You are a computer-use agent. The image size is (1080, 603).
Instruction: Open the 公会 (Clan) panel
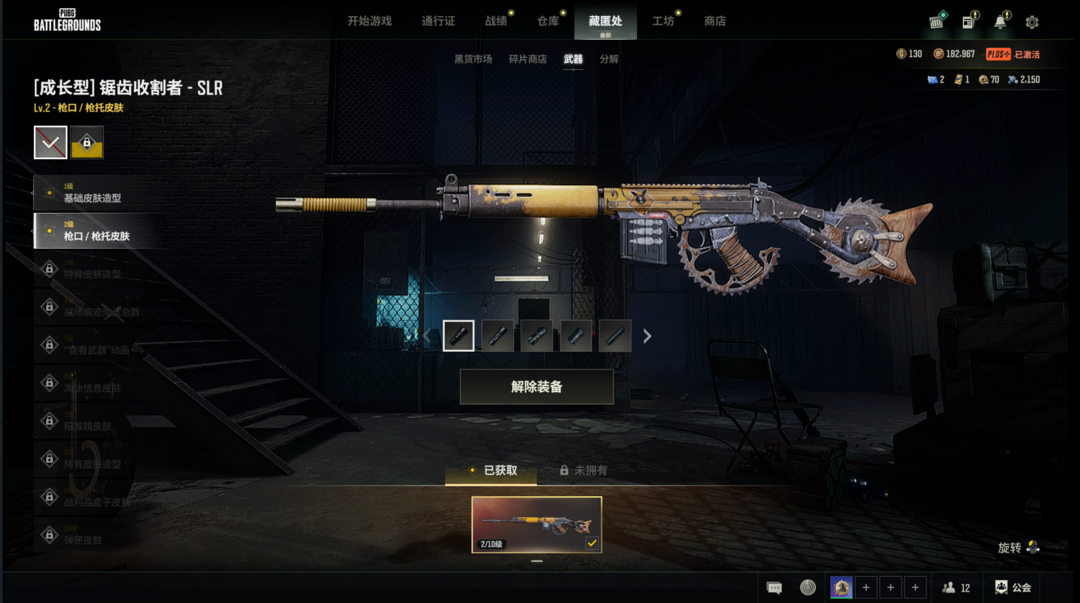(x=1012, y=588)
